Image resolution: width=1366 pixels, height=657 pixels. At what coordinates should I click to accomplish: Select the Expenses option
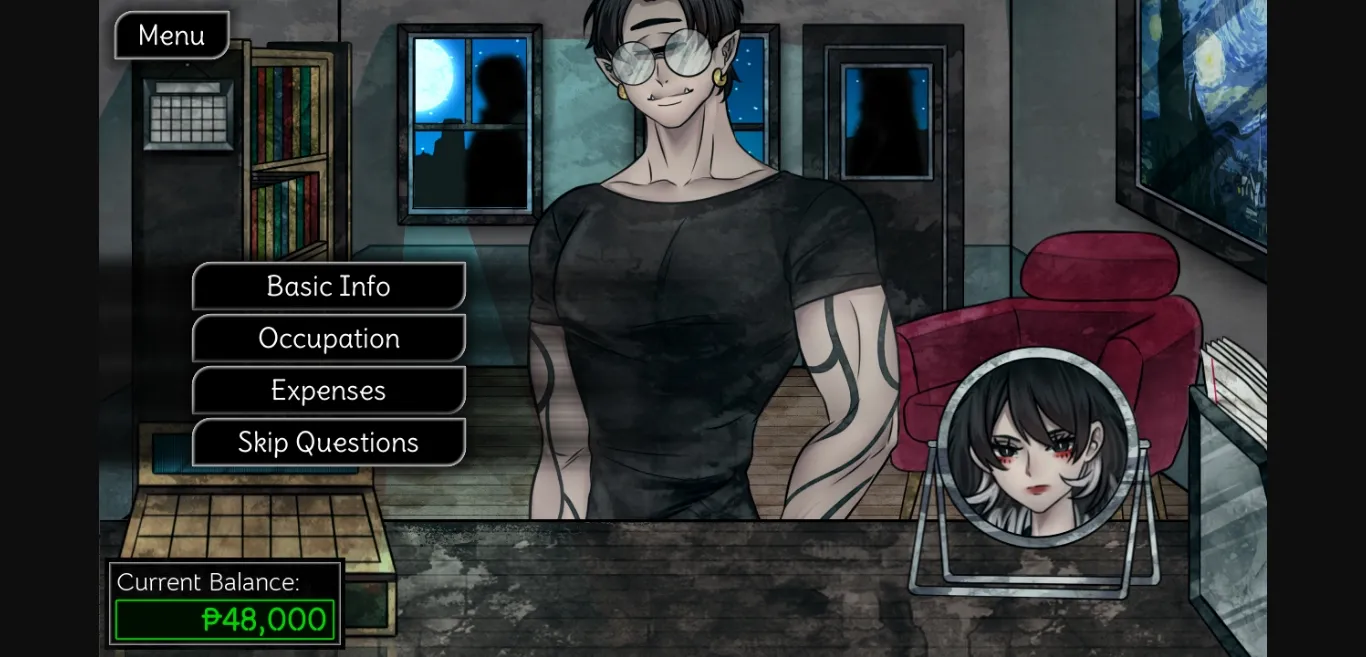pos(328,391)
